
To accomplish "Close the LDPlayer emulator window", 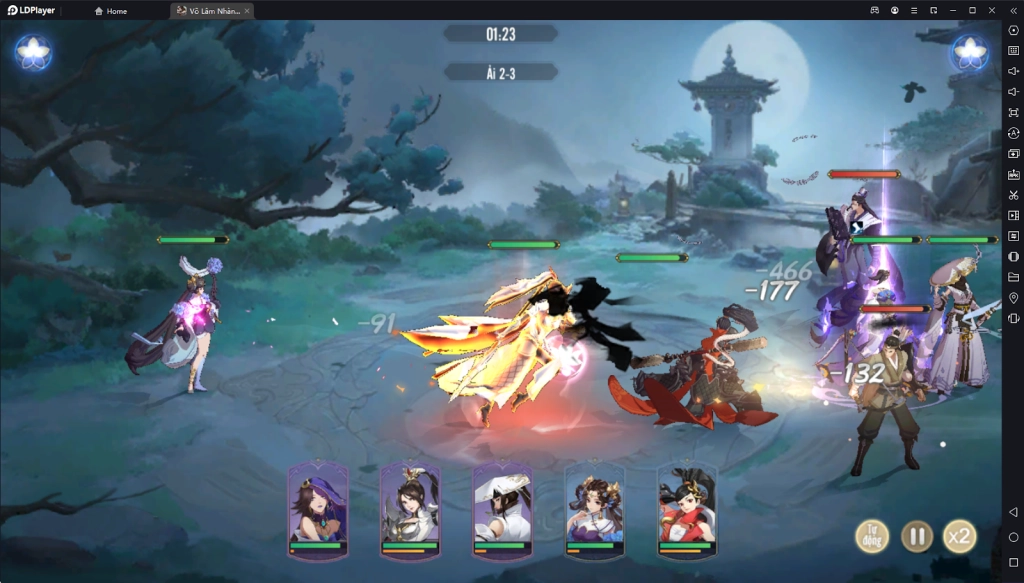I will coord(990,10).
